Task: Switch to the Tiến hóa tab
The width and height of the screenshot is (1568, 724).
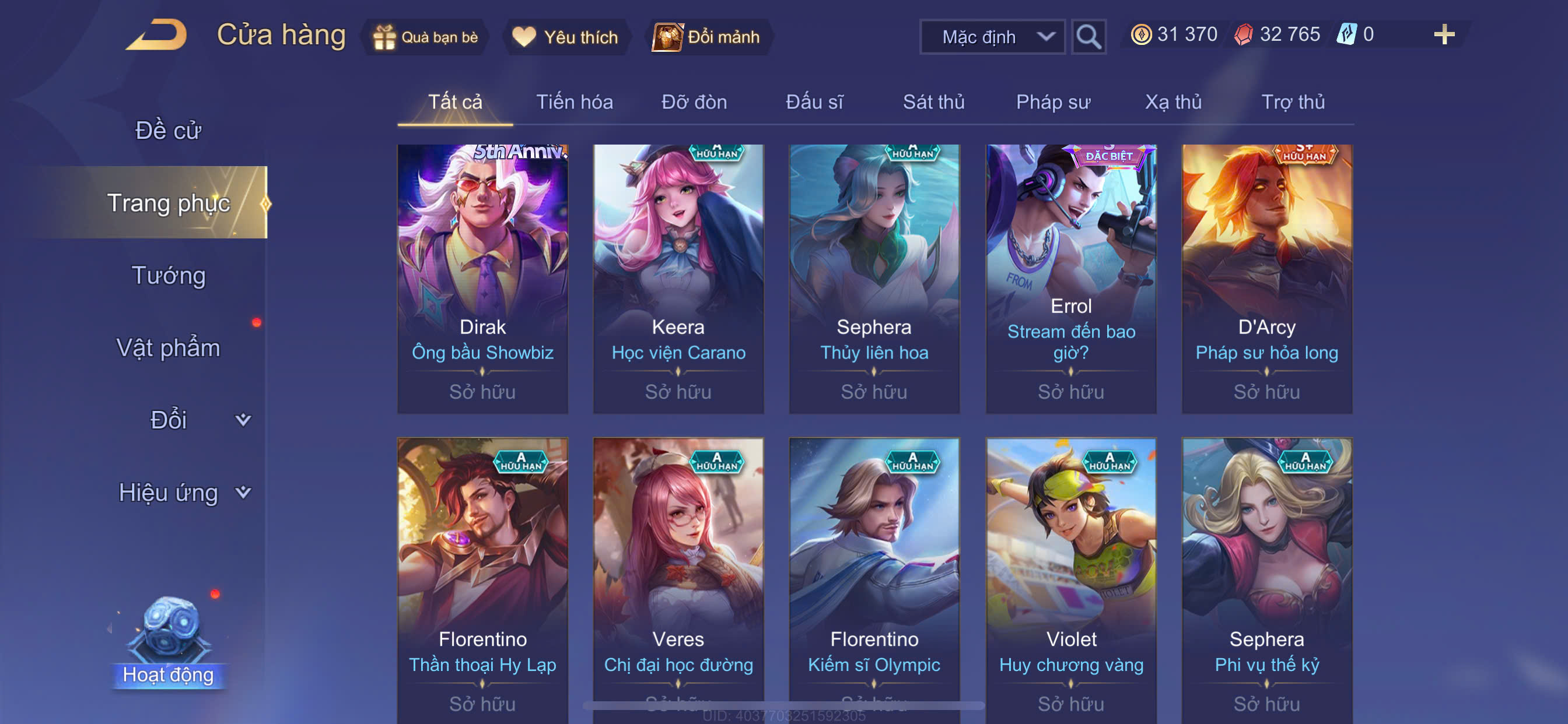Action: [574, 102]
